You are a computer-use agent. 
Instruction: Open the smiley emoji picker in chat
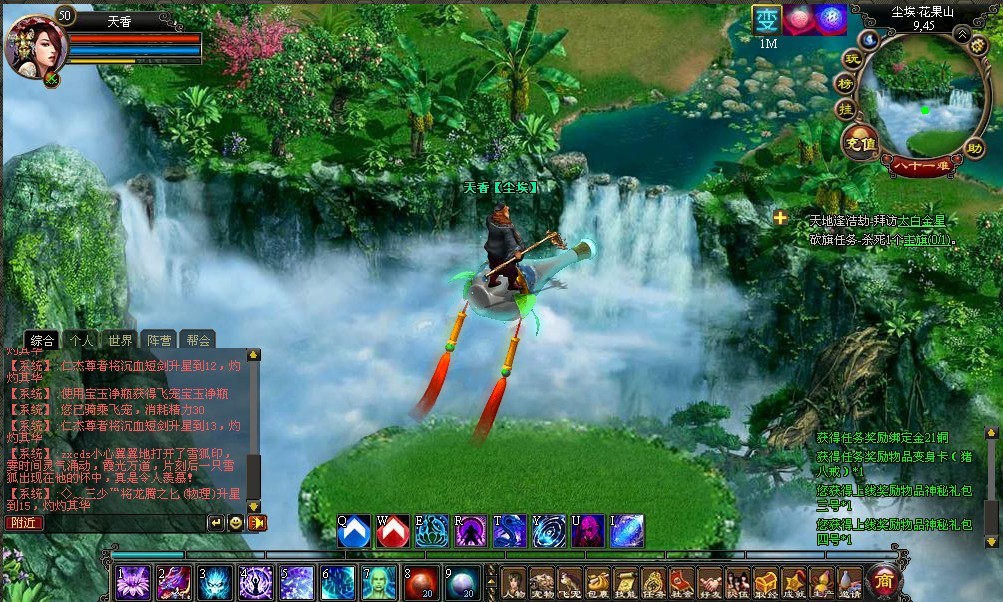click(x=236, y=522)
